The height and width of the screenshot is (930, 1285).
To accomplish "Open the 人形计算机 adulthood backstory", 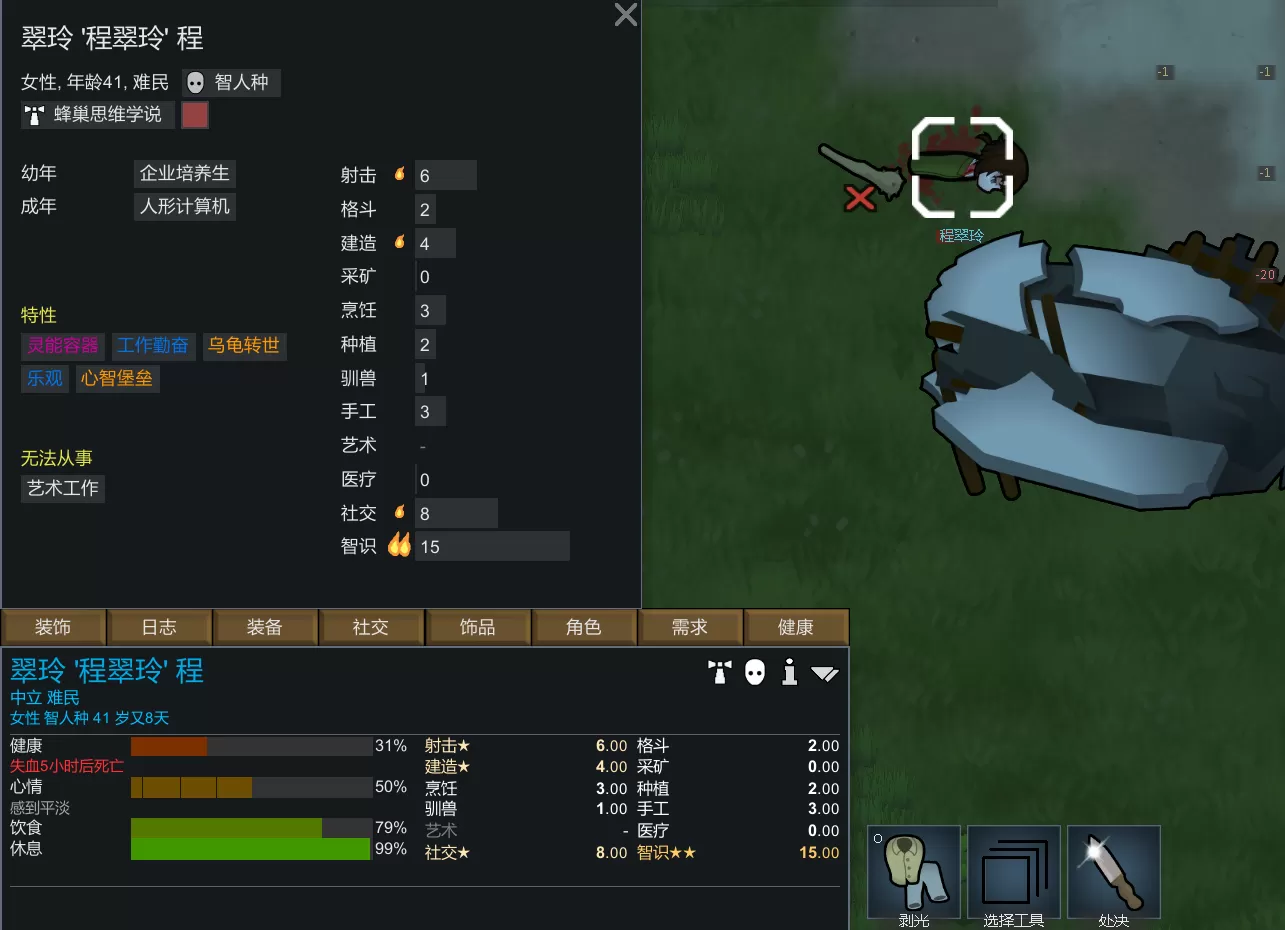I will click(185, 207).
